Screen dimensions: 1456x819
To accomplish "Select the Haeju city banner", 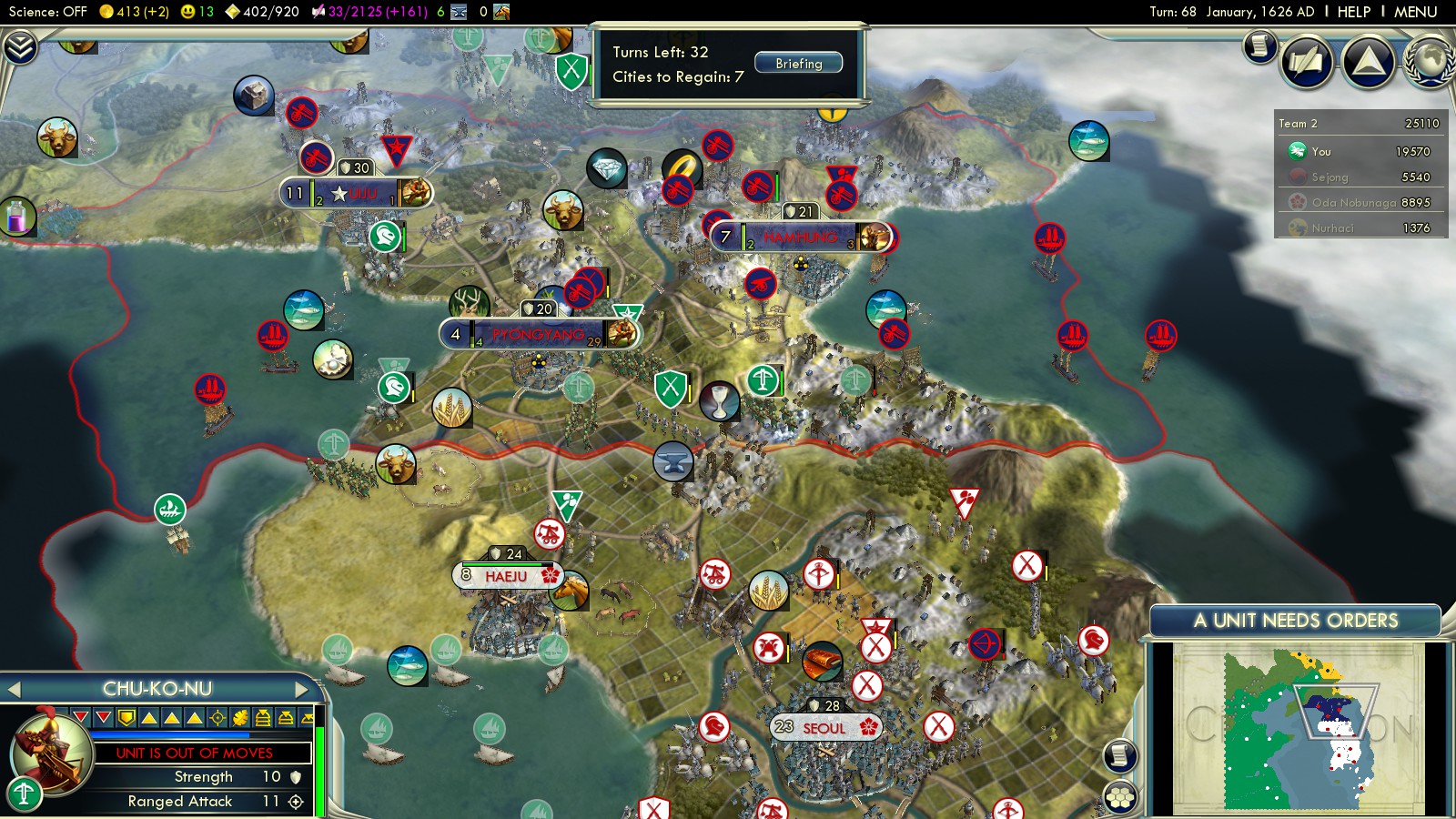I will (507, 576).
